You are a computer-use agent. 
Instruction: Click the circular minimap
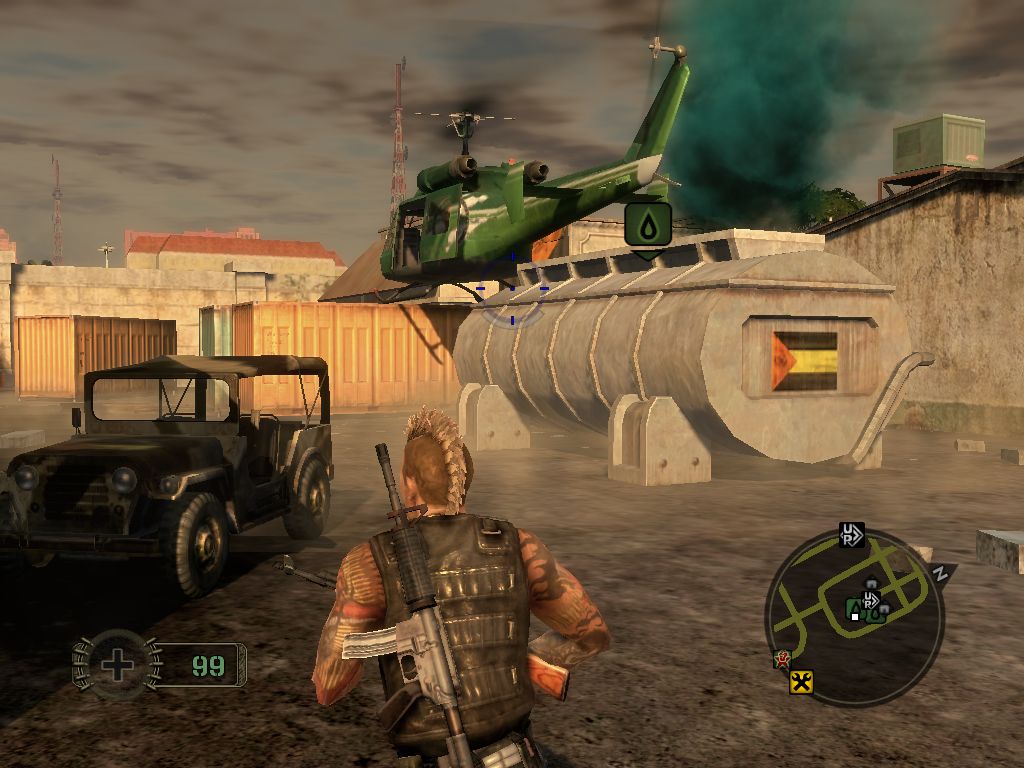(x=854, y=617)
